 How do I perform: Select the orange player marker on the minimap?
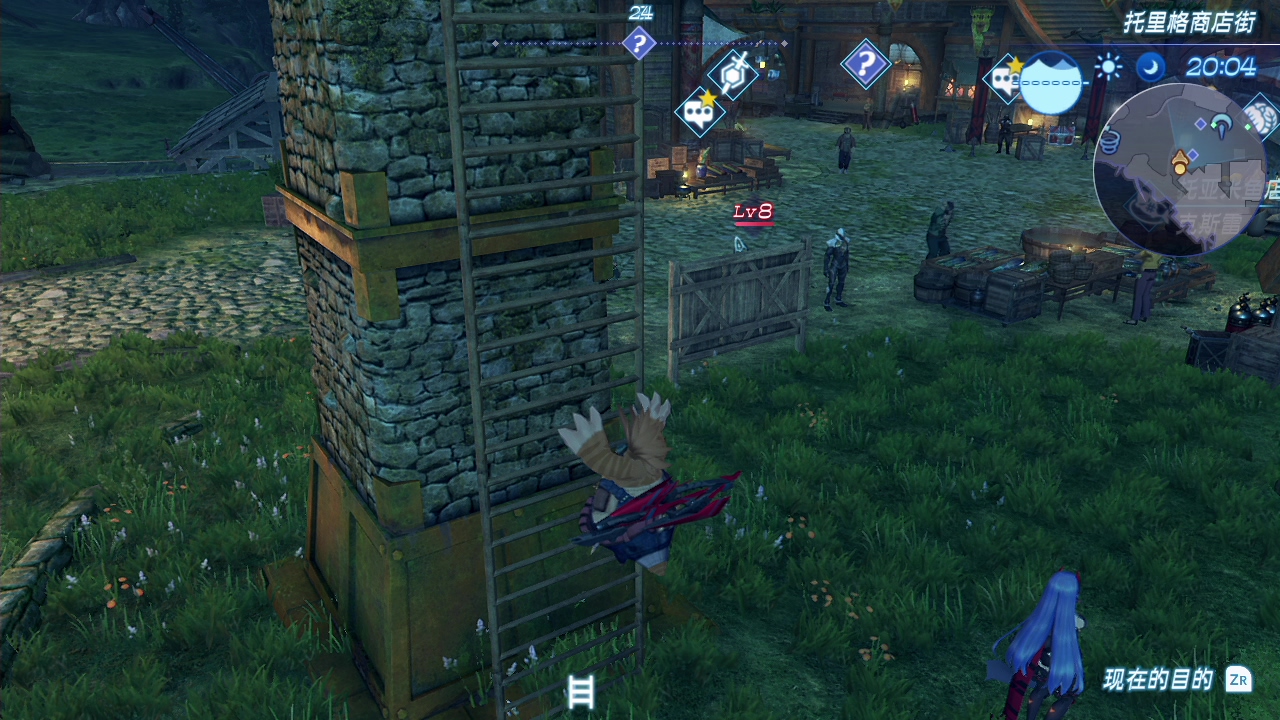coord(1181,160)
